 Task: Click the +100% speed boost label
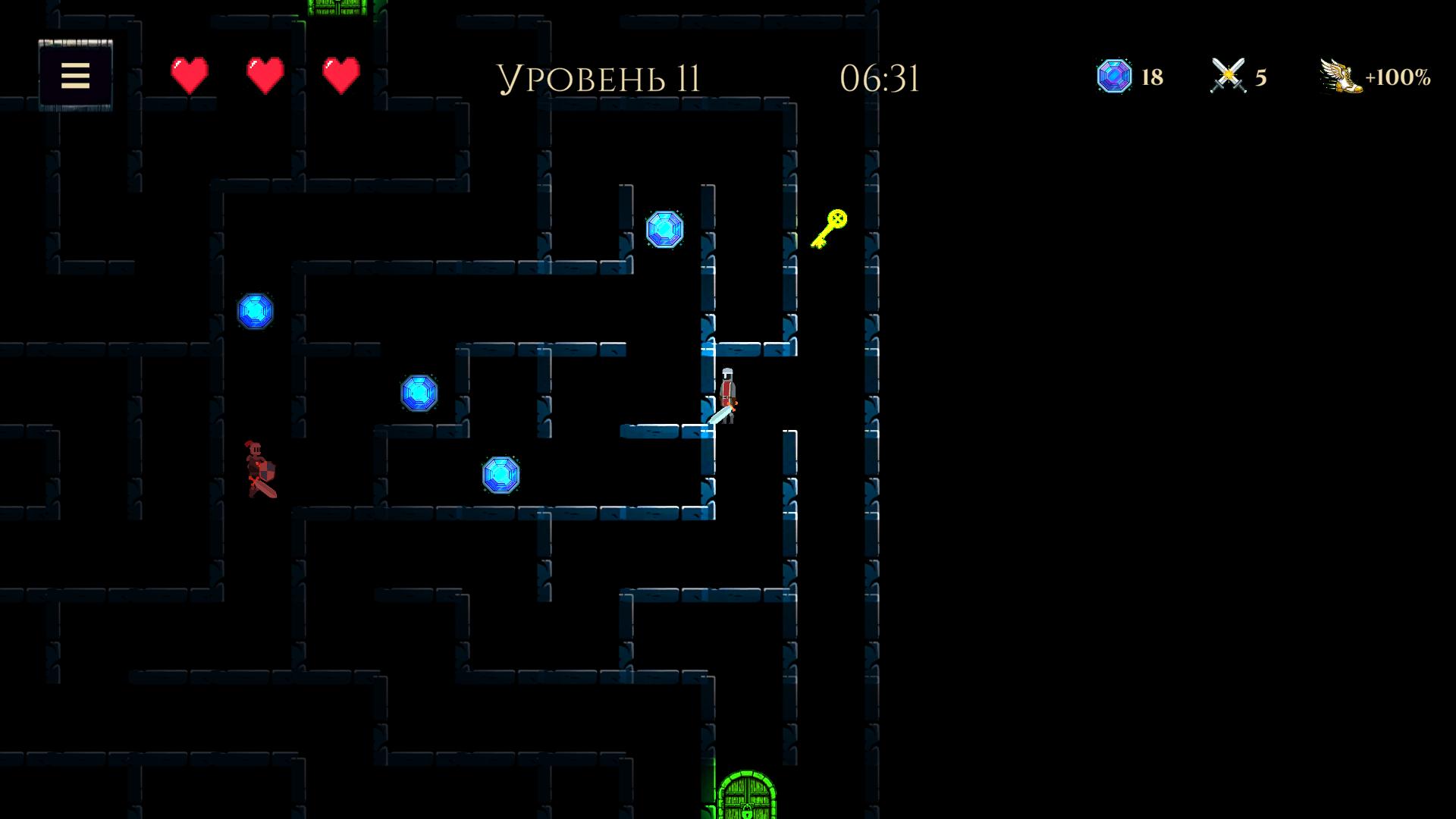tap(1398, 75)
